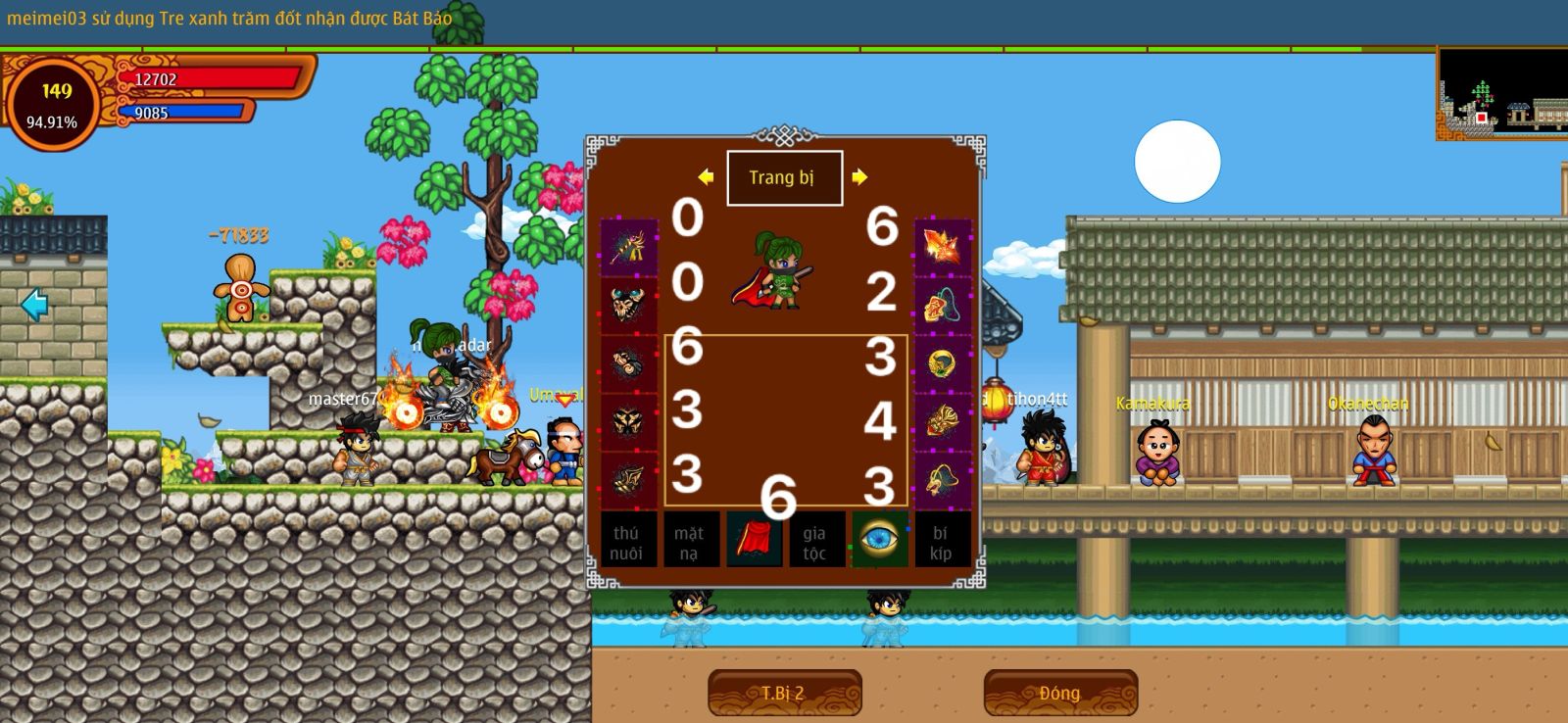Select the horned skull helmet slot
Screen dimensions: 1568x723
pyautogui.click(x=628, y=305)
